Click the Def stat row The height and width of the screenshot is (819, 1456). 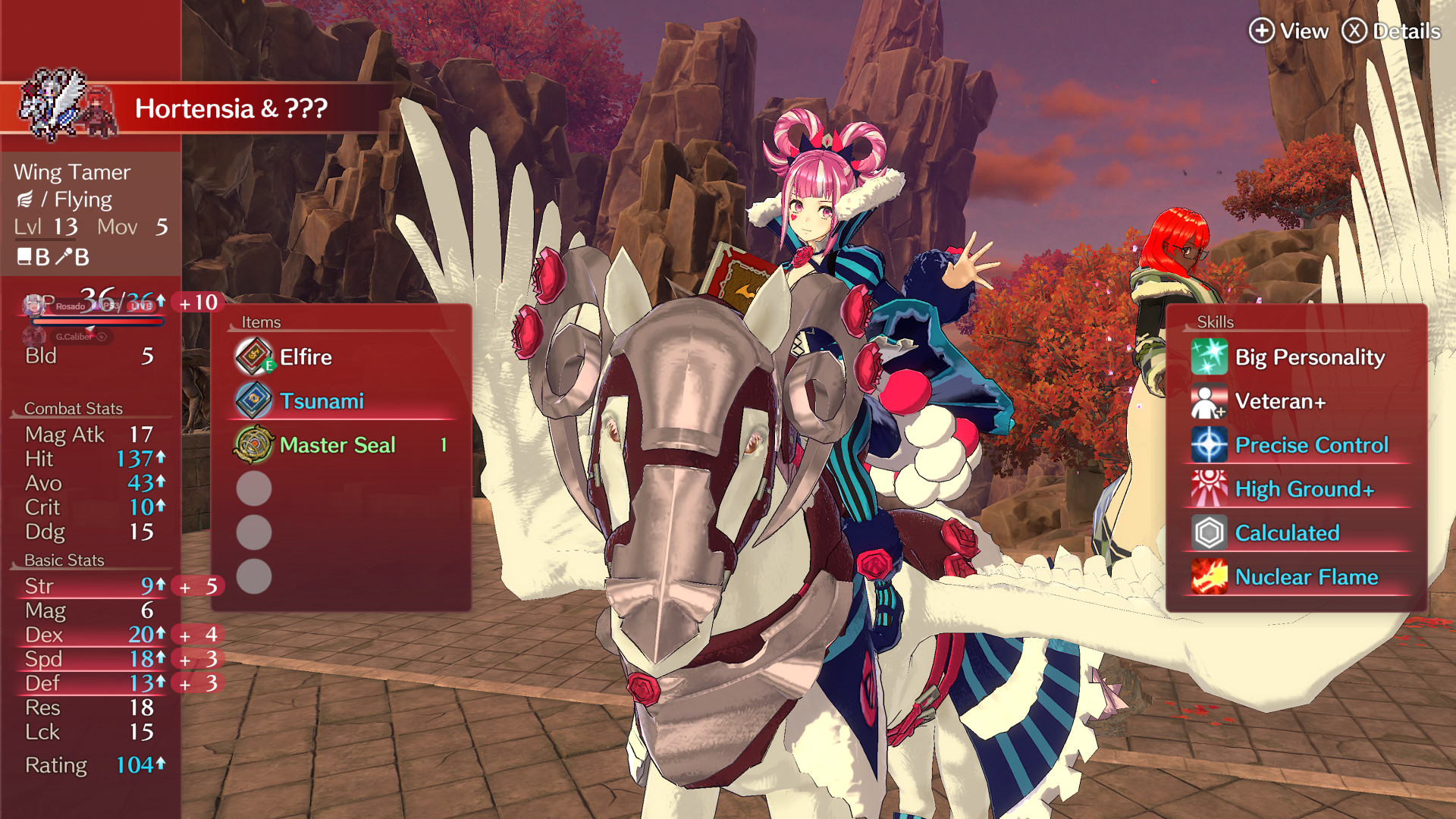(94, 683)
